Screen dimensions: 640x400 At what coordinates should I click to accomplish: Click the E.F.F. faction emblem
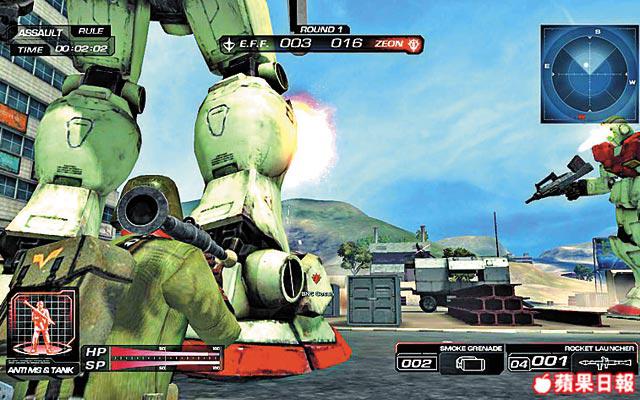(230, 43)
